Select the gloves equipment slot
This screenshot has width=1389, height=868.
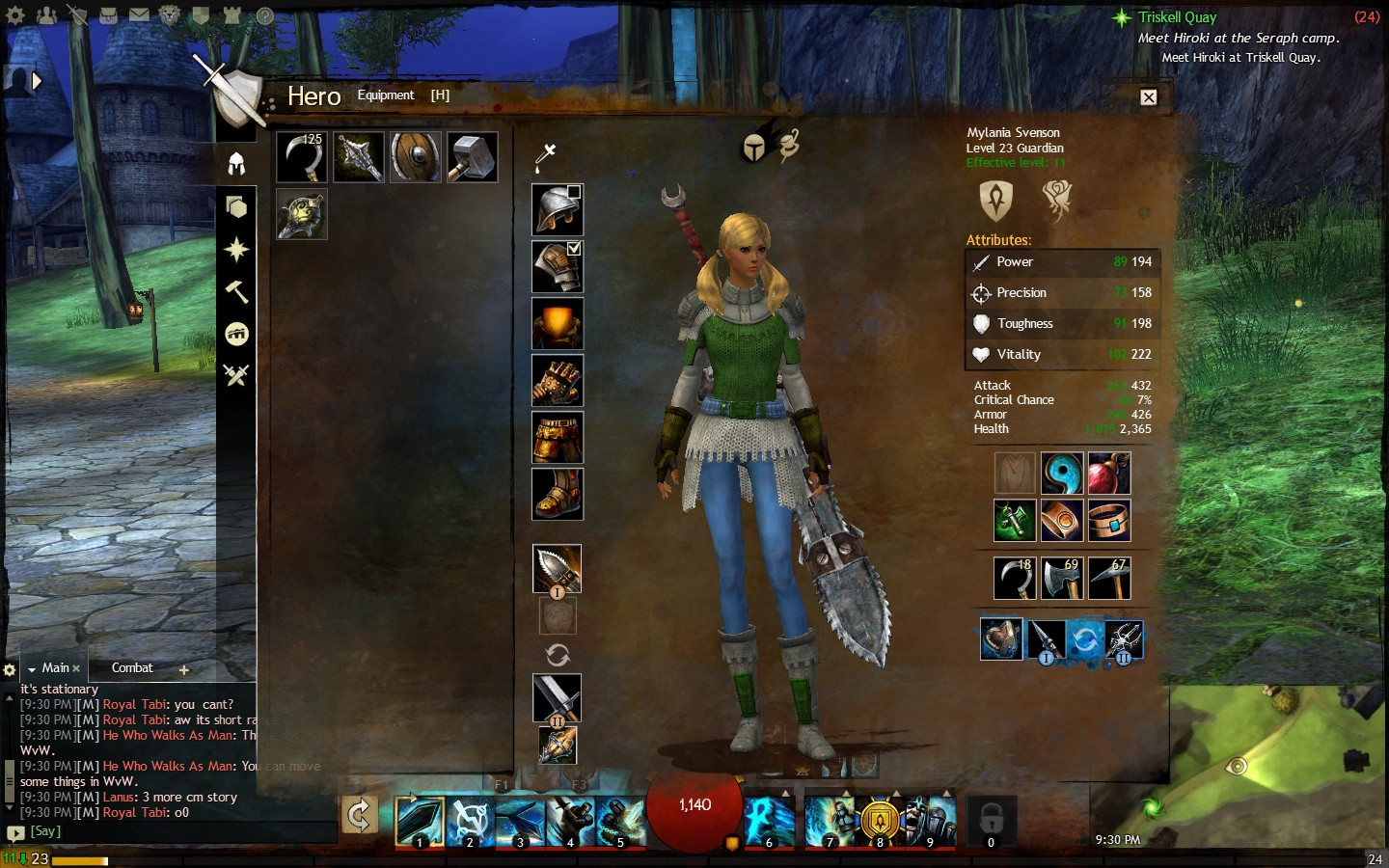point(557,380)
